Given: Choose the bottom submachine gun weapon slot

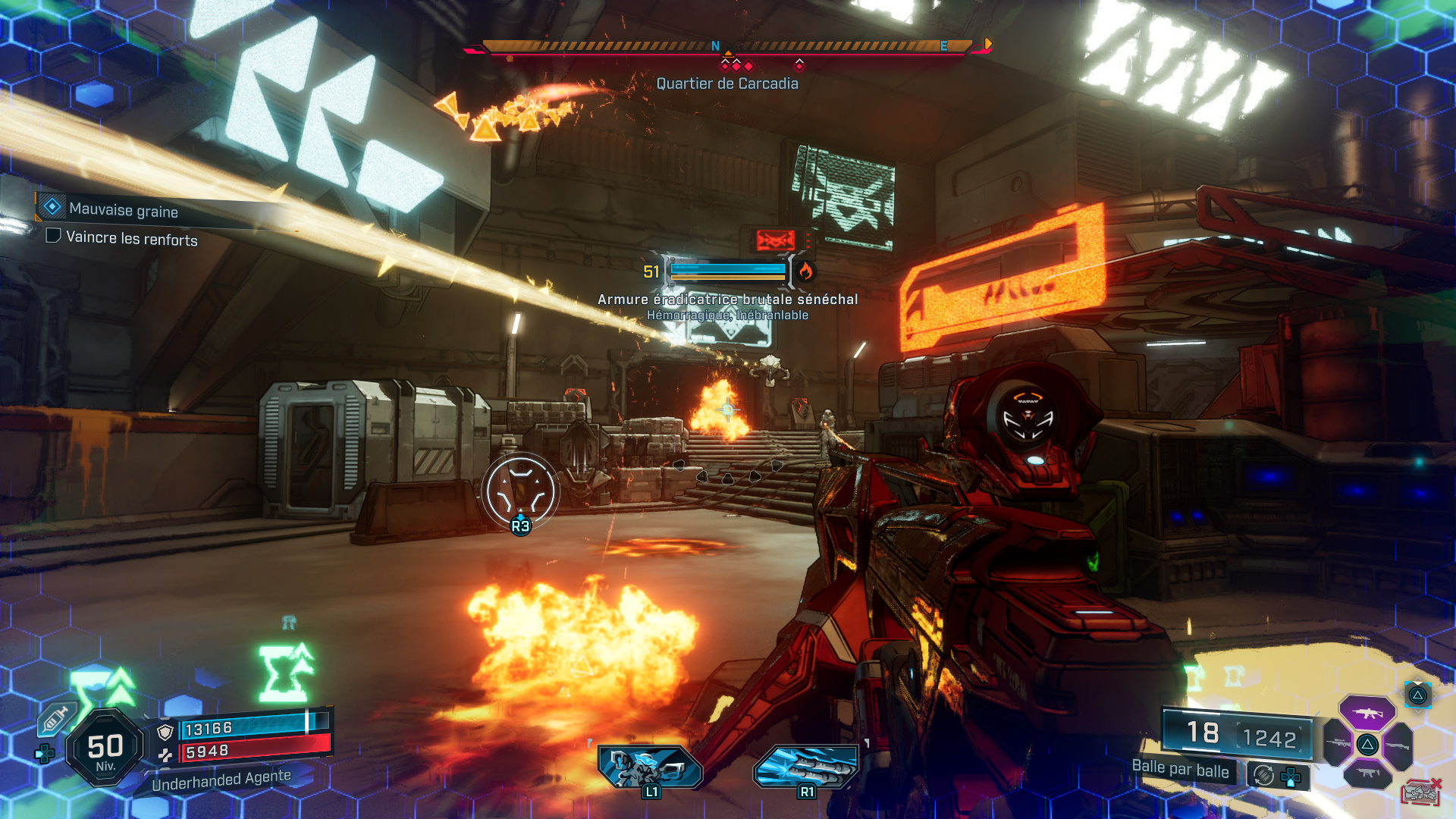Looking at the screenshot, I should pos(1367,773).
